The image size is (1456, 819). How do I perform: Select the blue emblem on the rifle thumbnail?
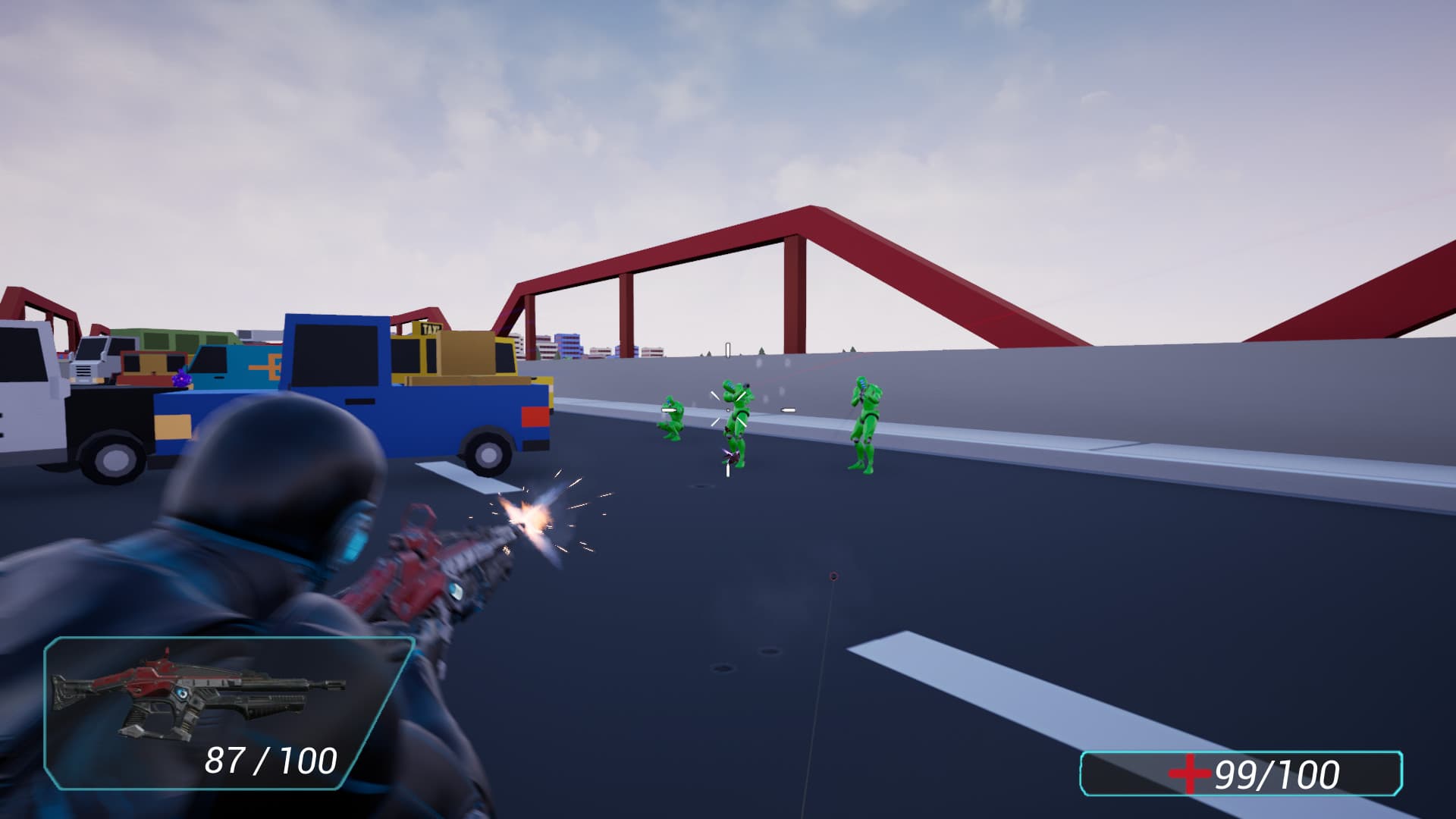click(x=182, y=694)
